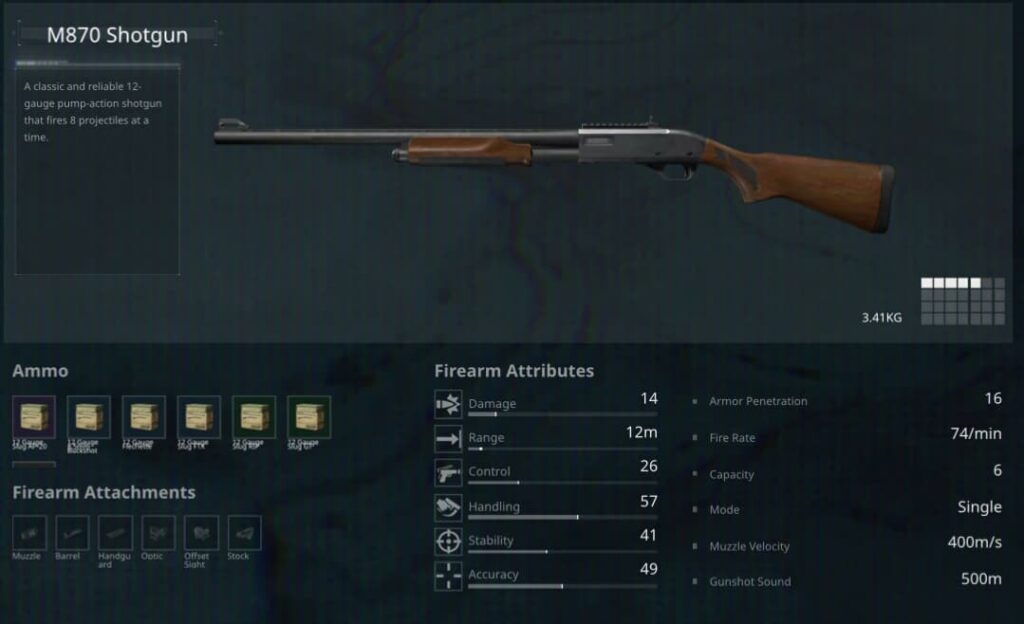Choose the 12 Gauge Buckshot ammo box
The width and height of the screenshot is (1024, 624).
88,417
